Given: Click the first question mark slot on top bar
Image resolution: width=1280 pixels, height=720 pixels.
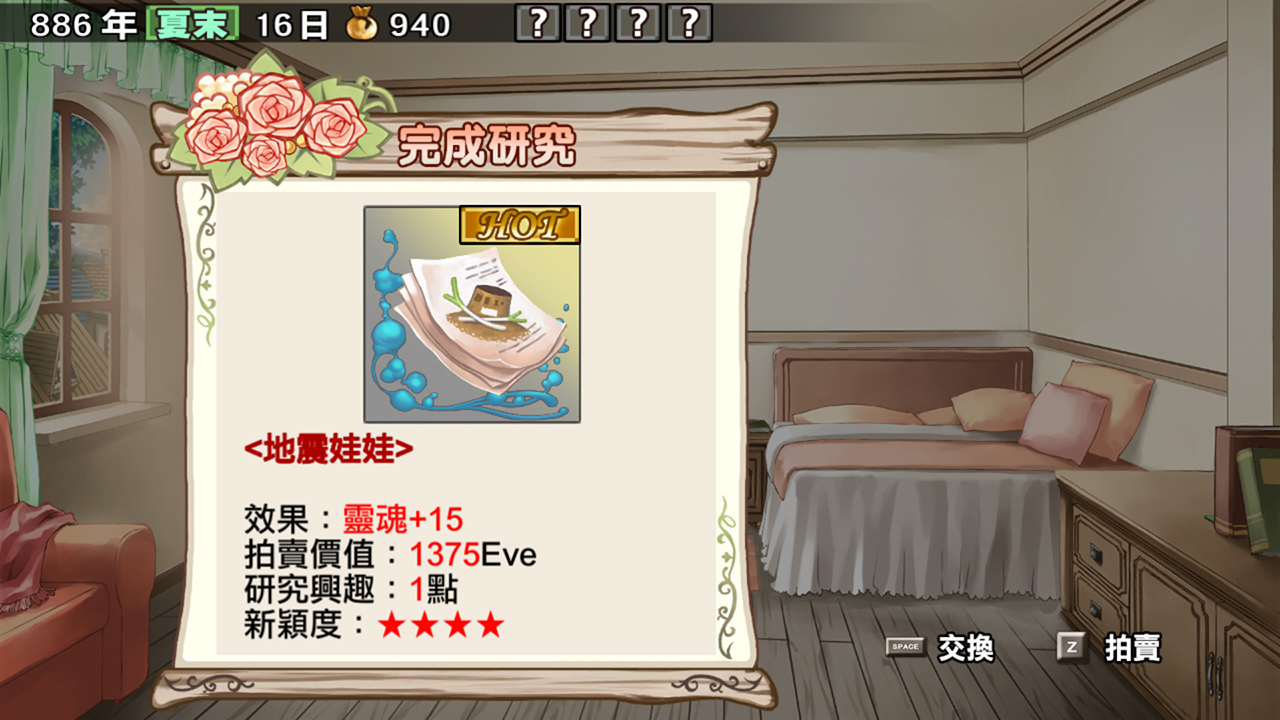Looking at the screenshot, I should [540, 25].
